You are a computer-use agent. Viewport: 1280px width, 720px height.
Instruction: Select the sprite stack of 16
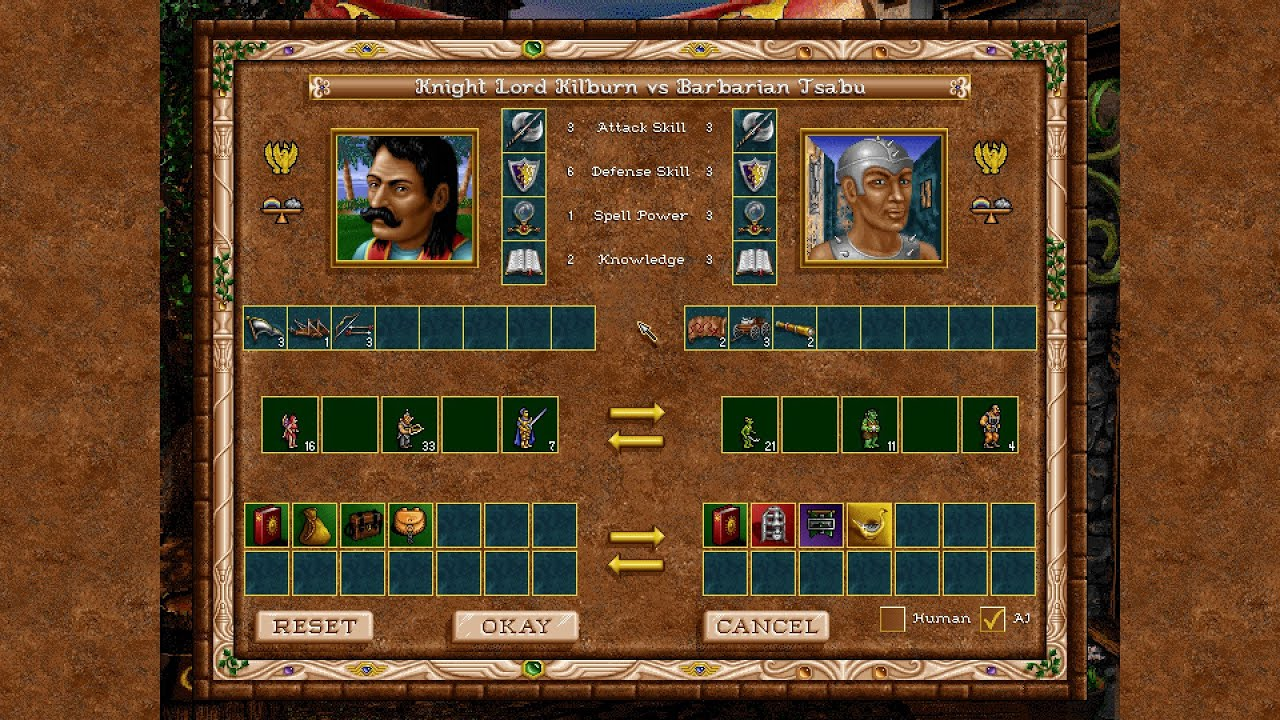(290, 425)
